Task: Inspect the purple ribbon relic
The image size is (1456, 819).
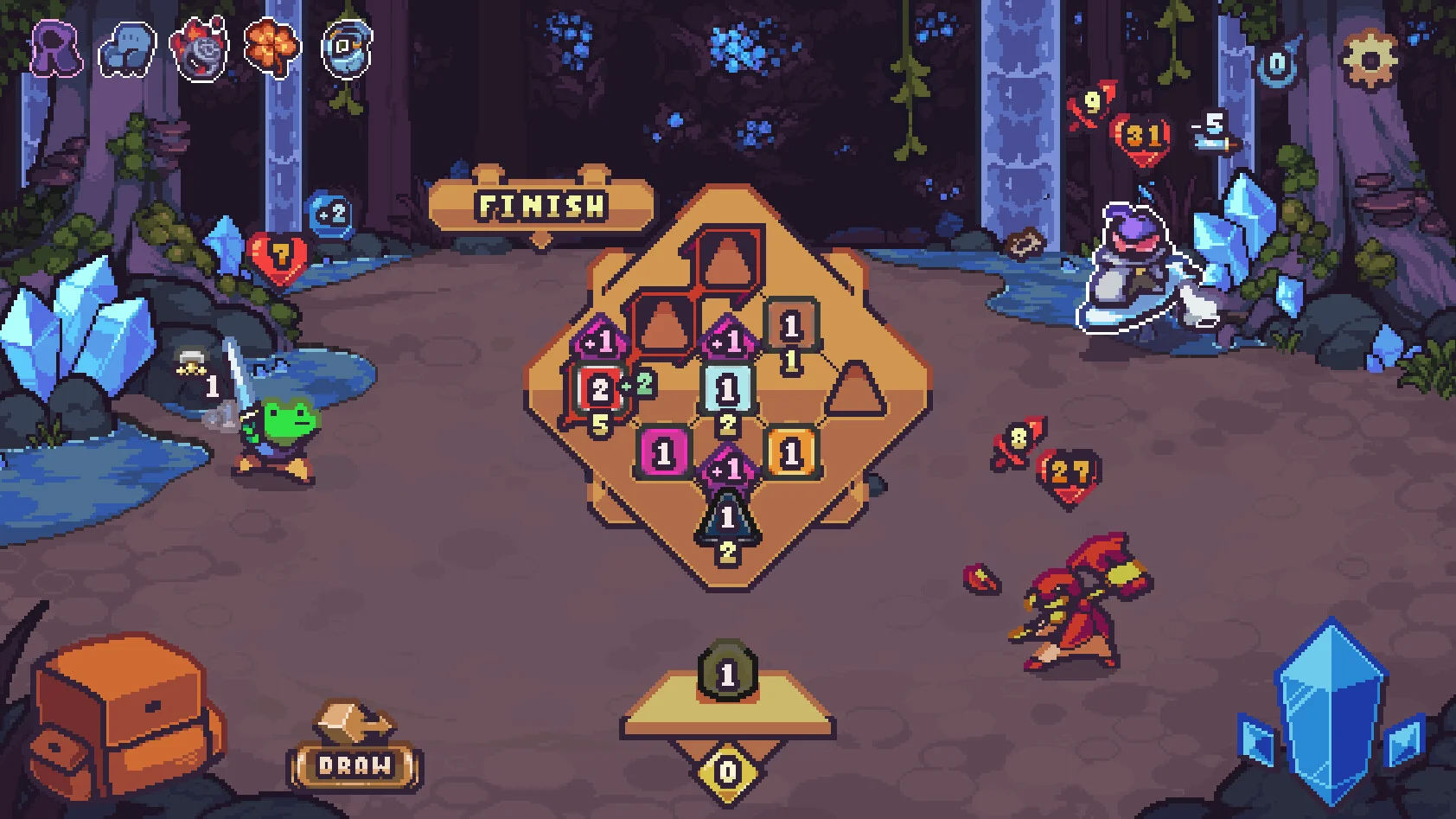Action: point(56,48)
